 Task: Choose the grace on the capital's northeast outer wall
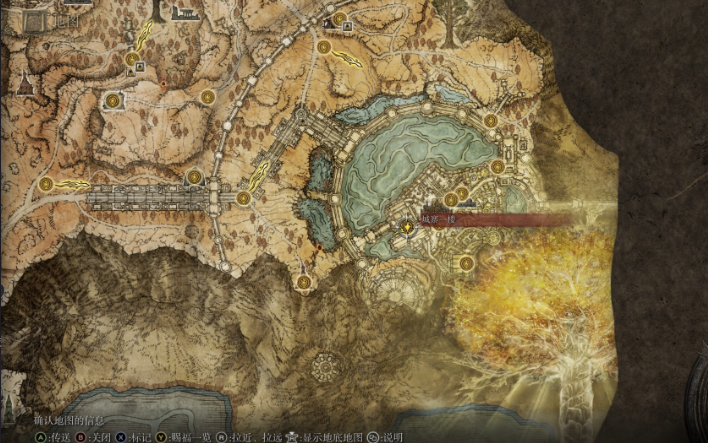(491, 121)
